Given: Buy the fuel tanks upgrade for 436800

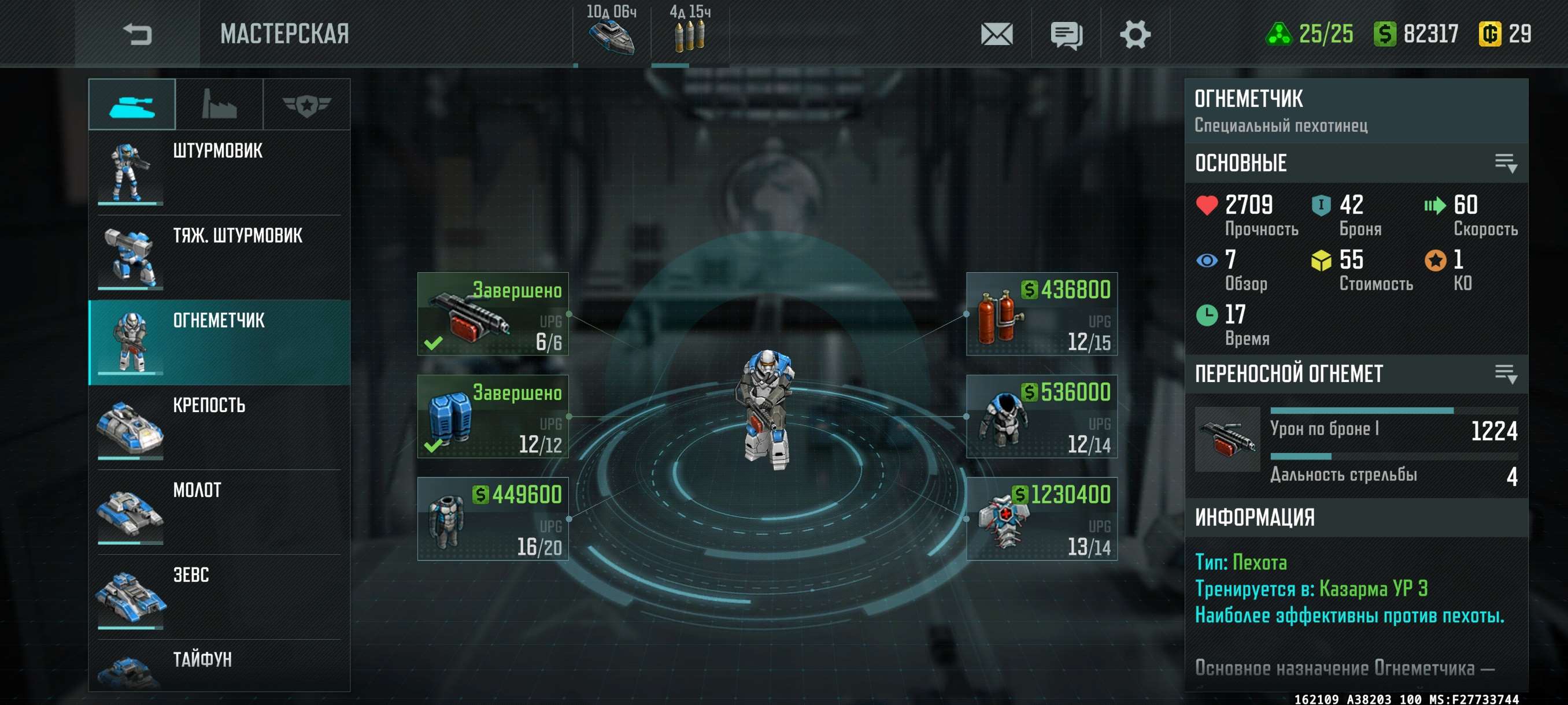Looking at the screenshot, I should point(1041,314).
